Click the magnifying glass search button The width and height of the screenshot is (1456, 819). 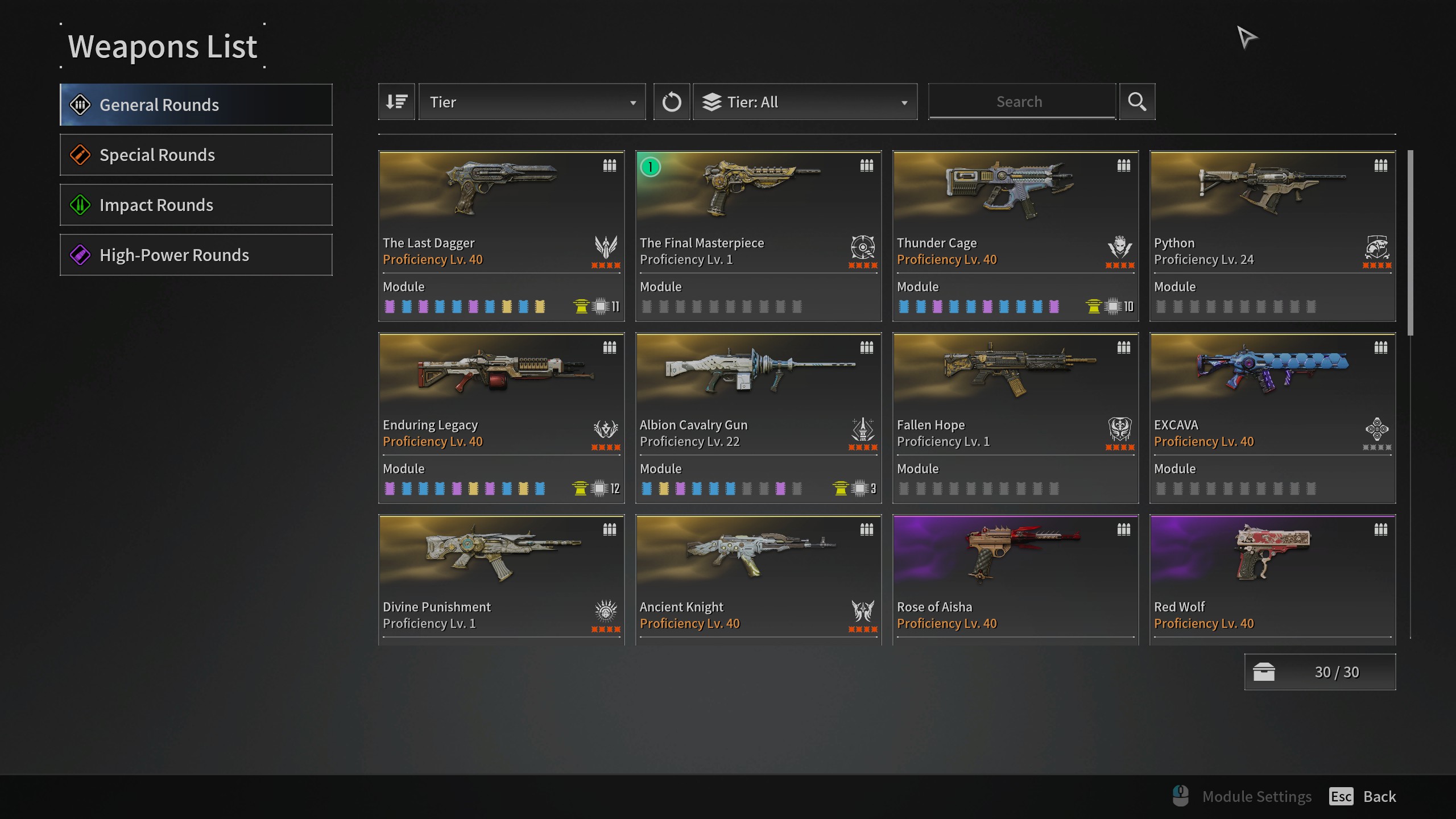click(1137, 102)
